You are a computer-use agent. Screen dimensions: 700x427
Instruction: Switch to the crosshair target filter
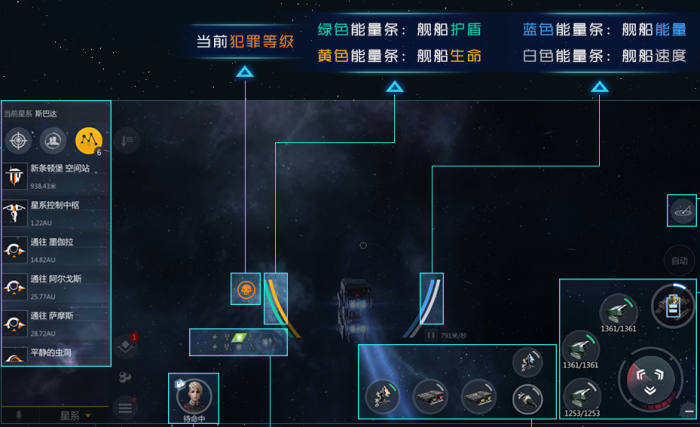(x=20, y=140)
